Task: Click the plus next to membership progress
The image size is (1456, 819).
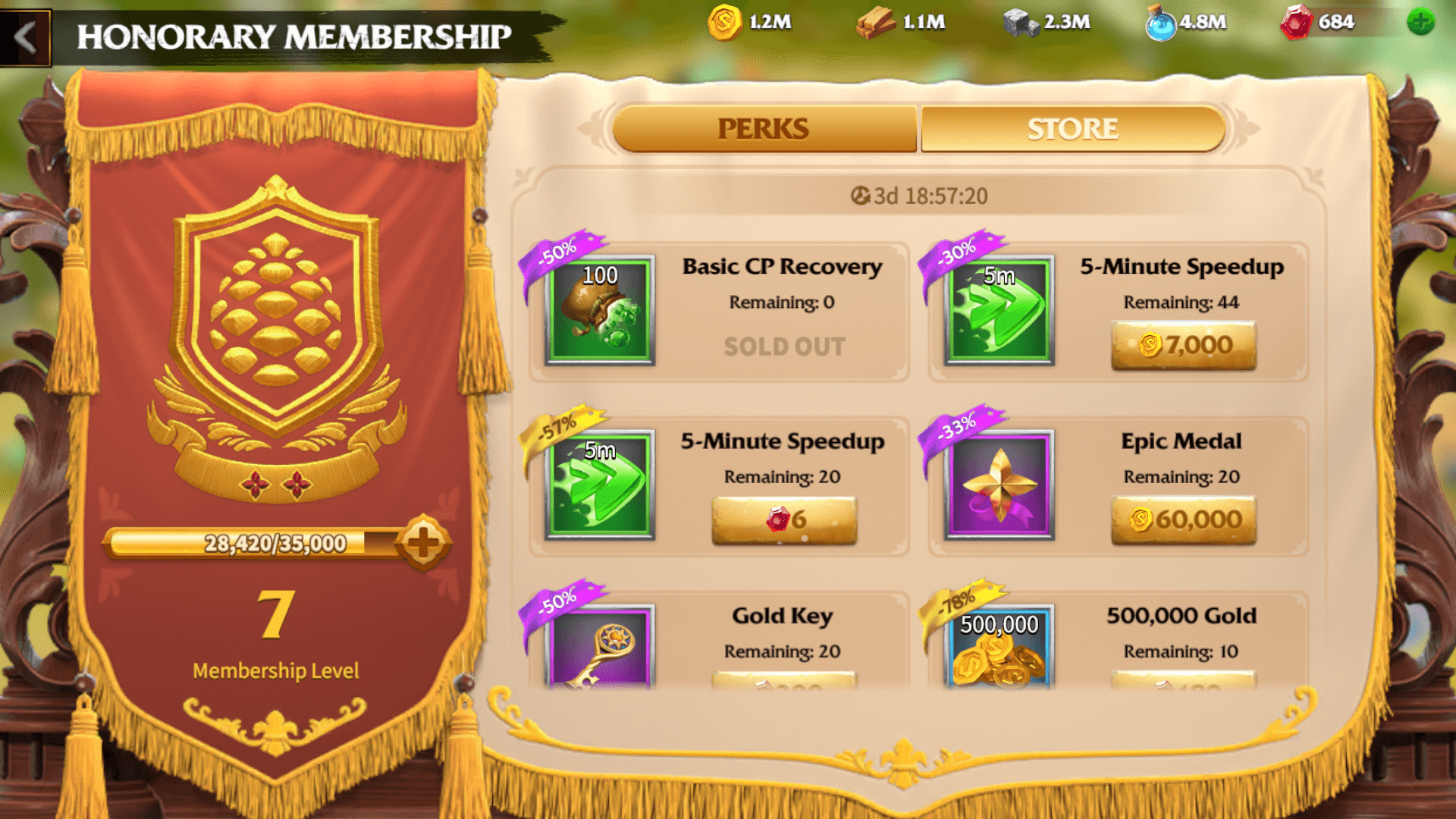Action: (x=419, y=541)
